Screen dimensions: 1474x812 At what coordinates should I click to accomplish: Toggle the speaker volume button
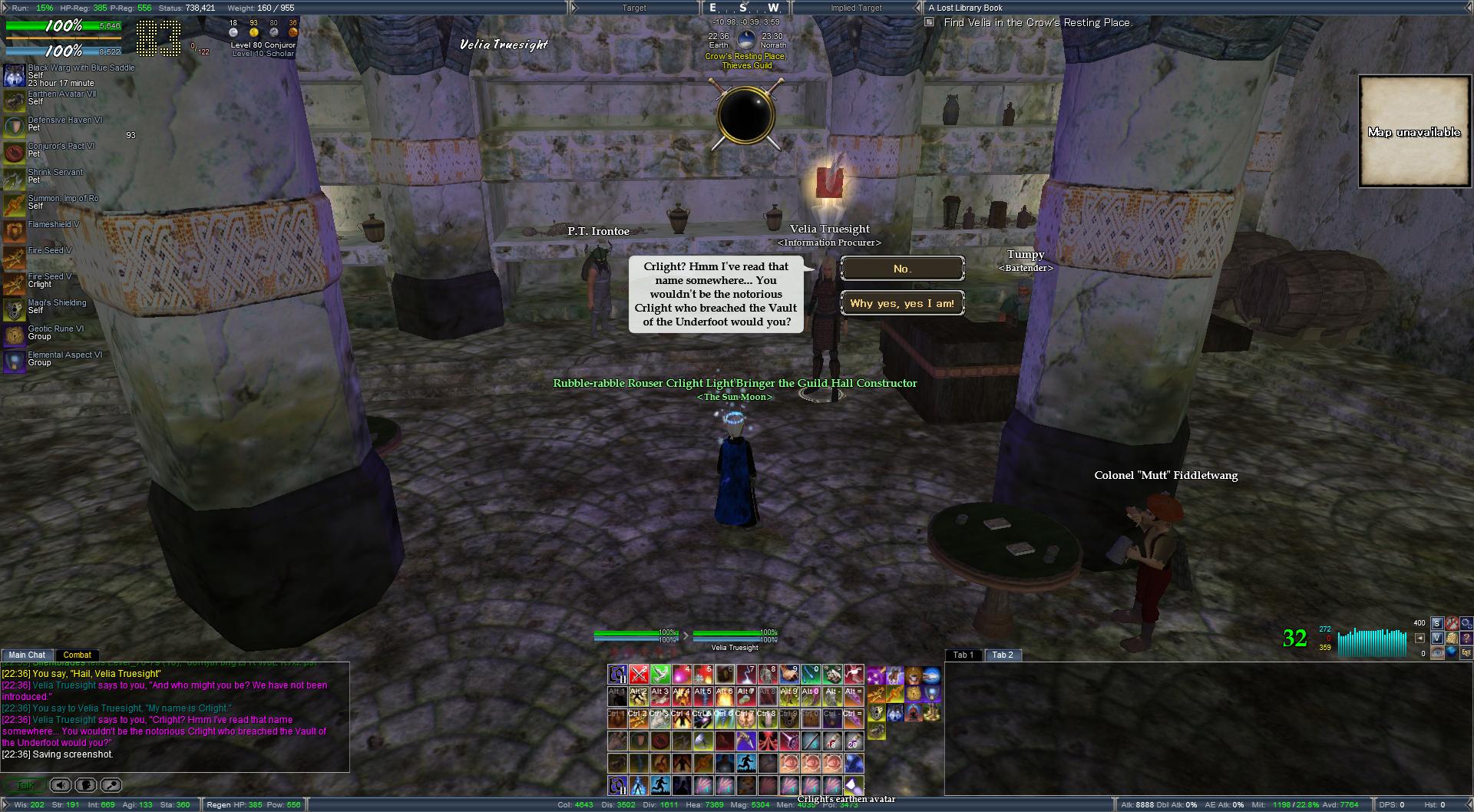click(61, 785)
